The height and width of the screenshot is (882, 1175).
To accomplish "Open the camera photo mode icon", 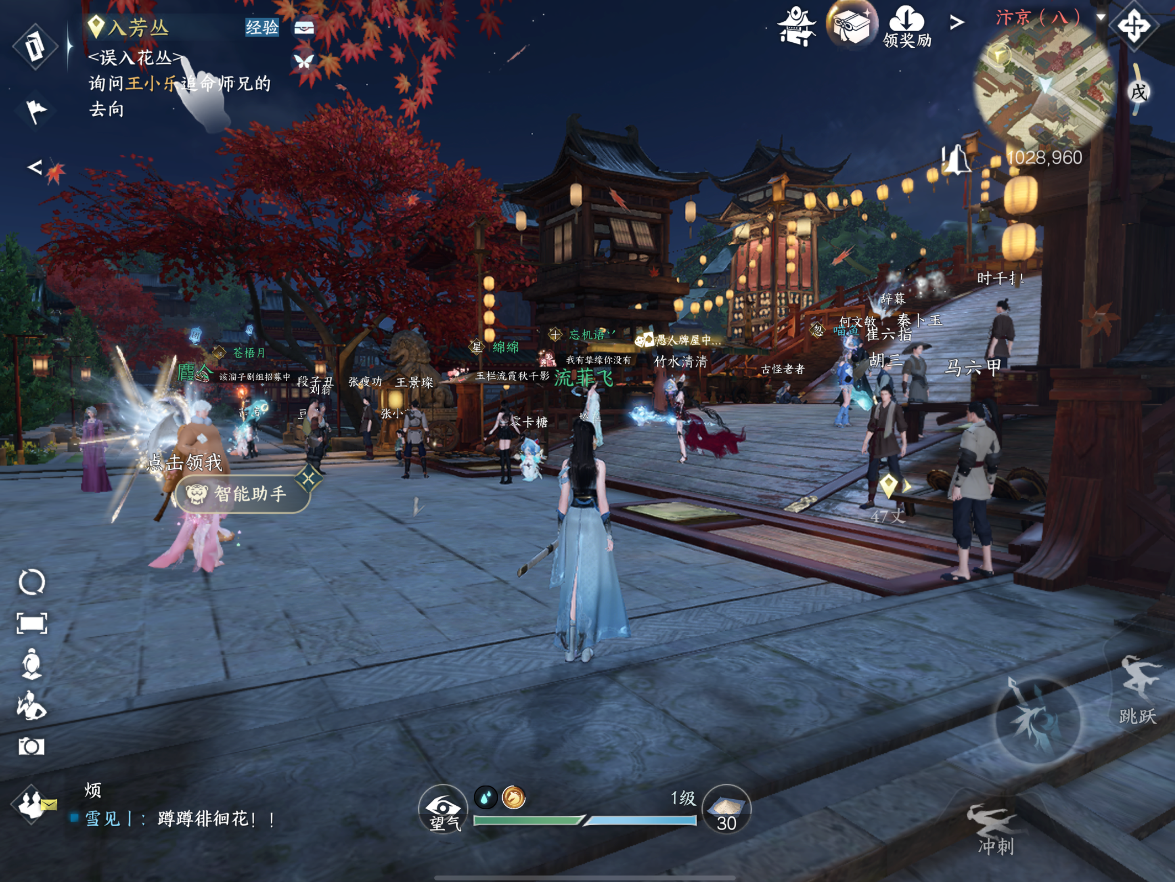I will click(x=31, y=746).
